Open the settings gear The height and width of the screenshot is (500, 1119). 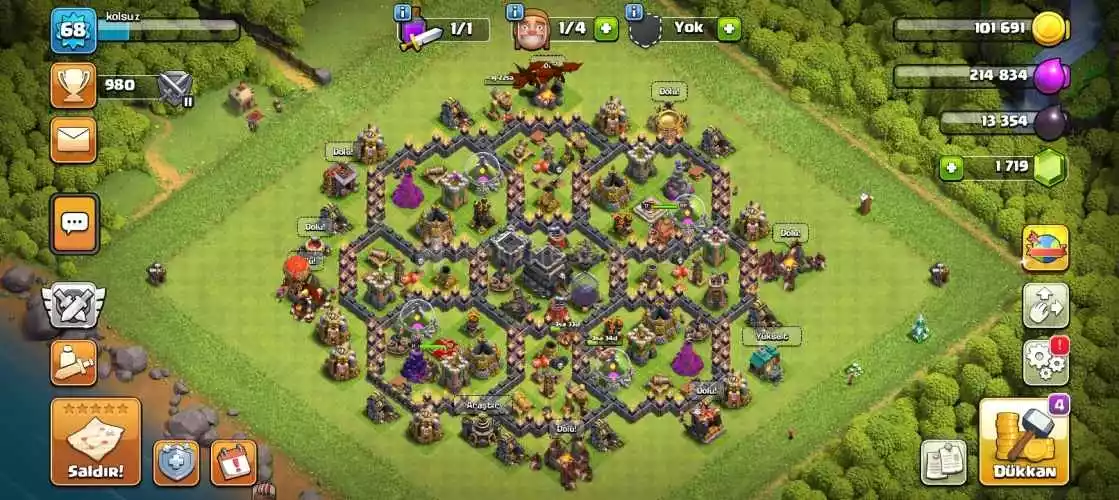click(1045, 362)
